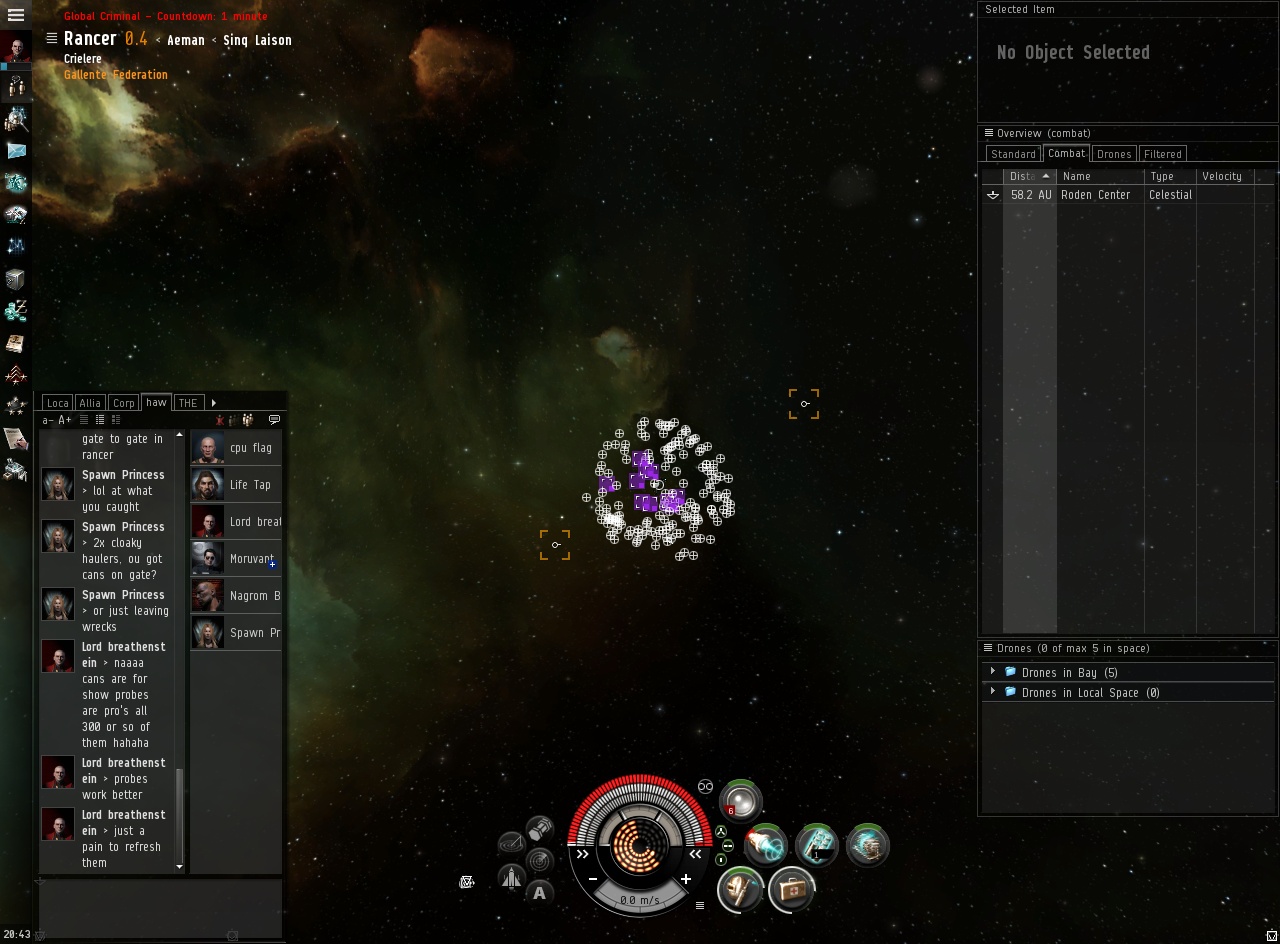This screenshot has width=1280, height=944.
Task: Increase ship speed with plus button
Action: tap(686, 879)
